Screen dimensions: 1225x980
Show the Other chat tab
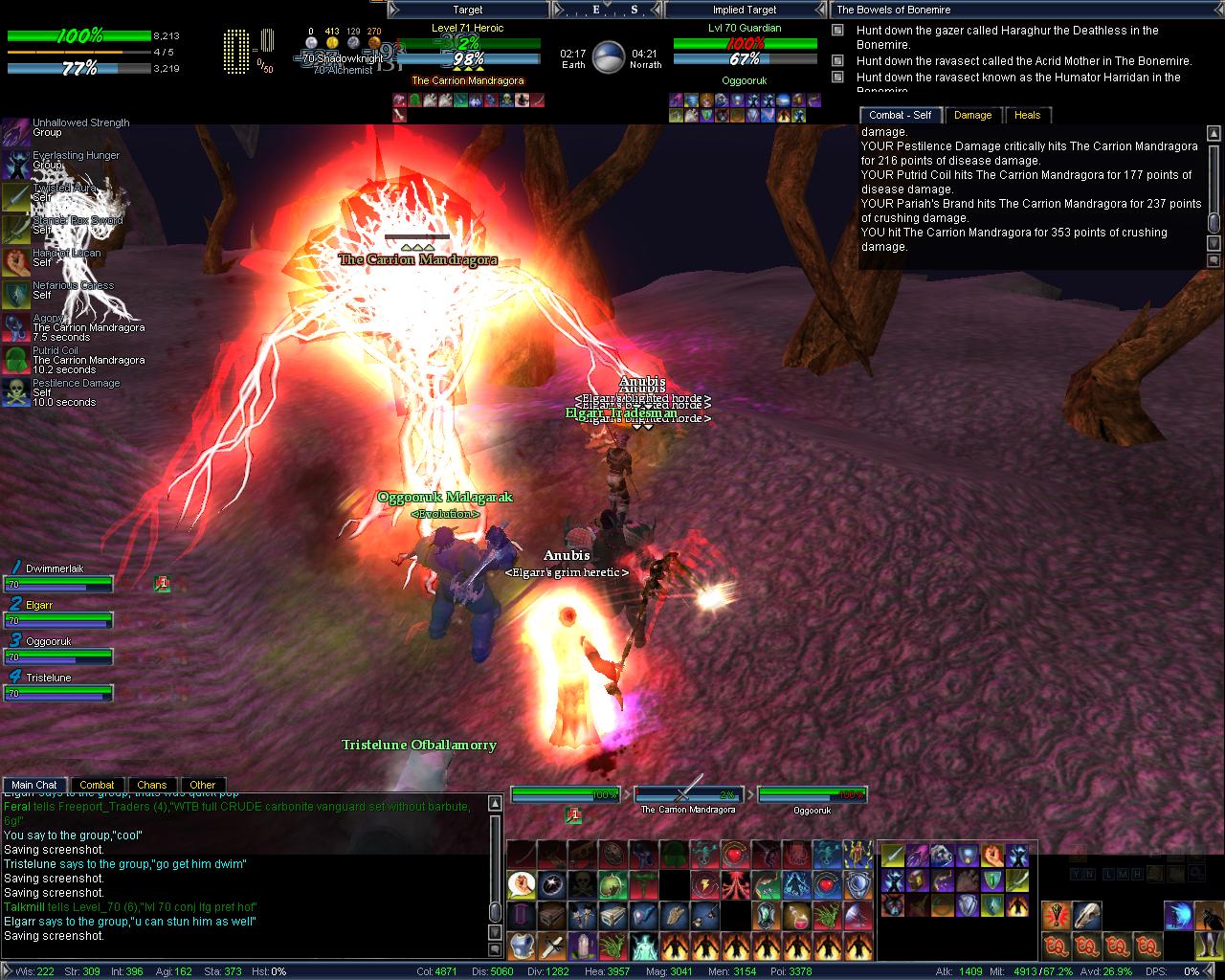[203, 785]
